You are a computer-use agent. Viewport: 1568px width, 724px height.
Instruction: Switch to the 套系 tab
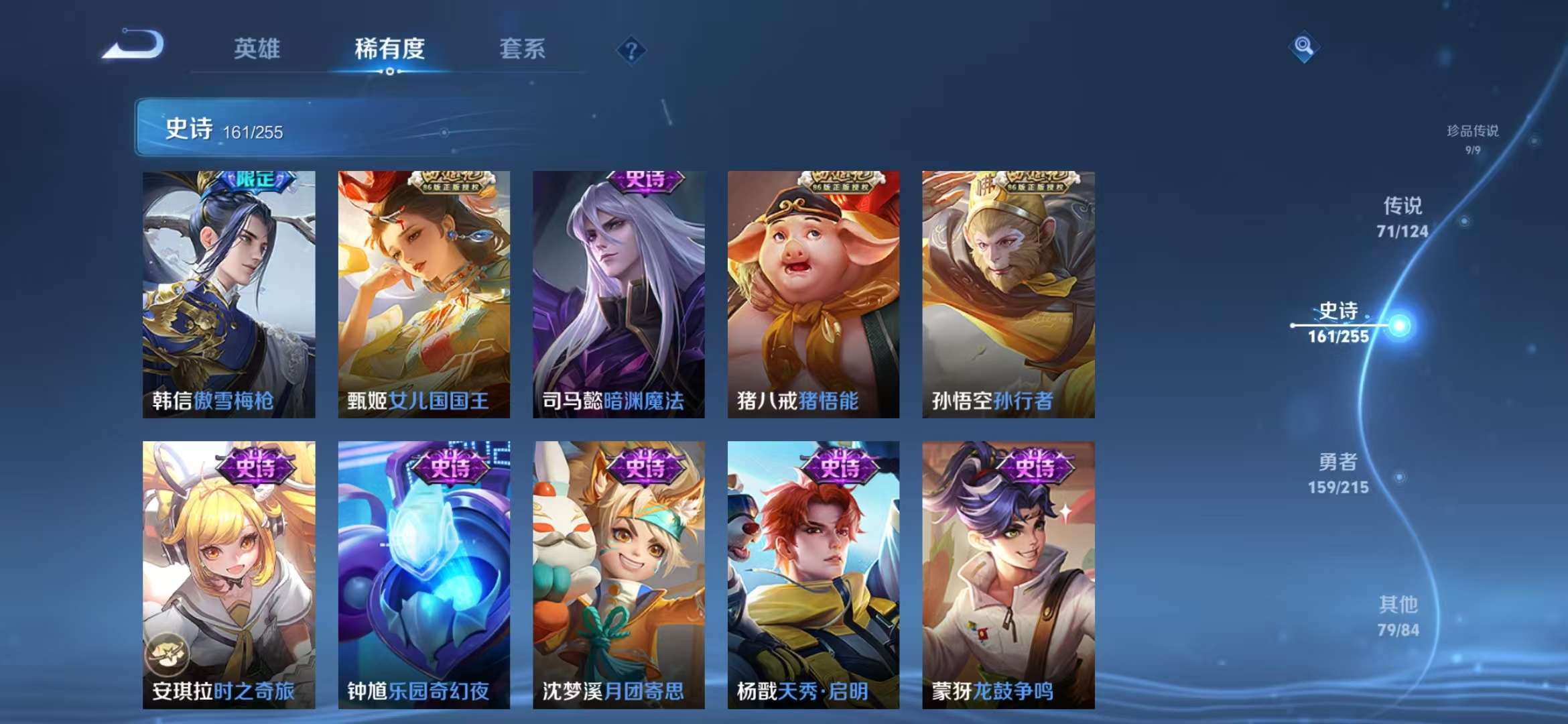[521, 49]
